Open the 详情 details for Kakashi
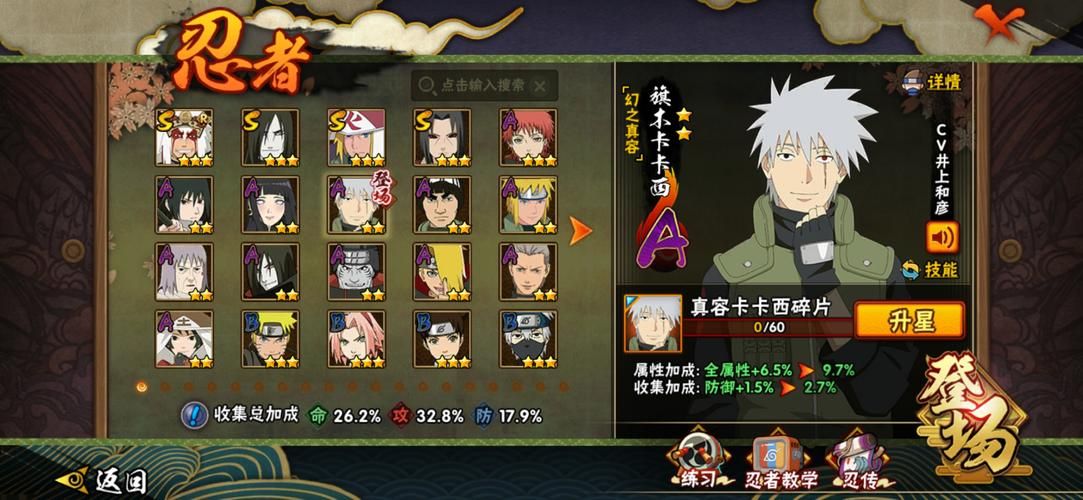Screen dimensions: 1083x500 pyautogui.click(x=932, y=83)
